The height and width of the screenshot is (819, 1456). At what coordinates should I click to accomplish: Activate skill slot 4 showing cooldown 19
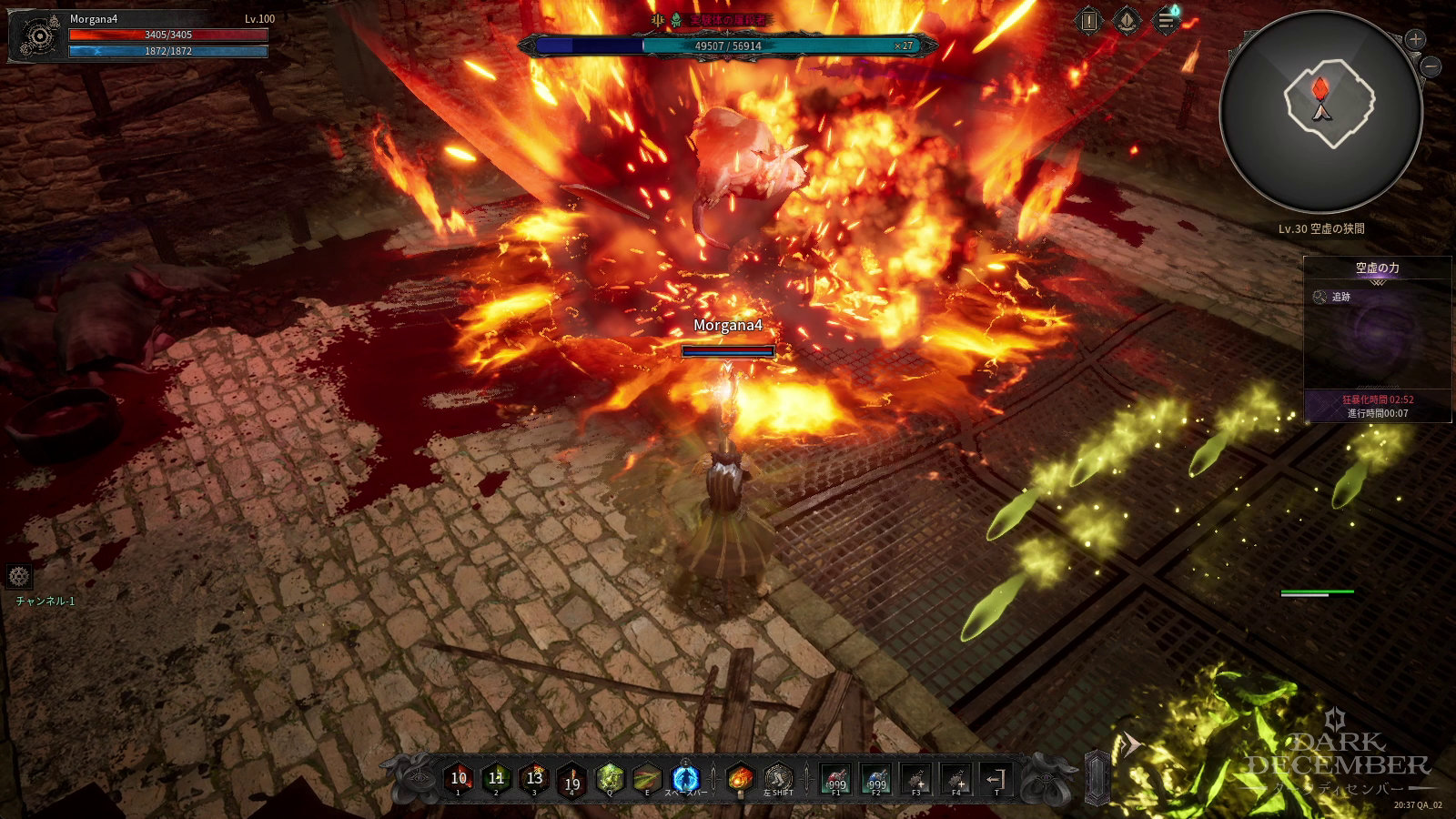pyautogui.click(x=571, y=781)
